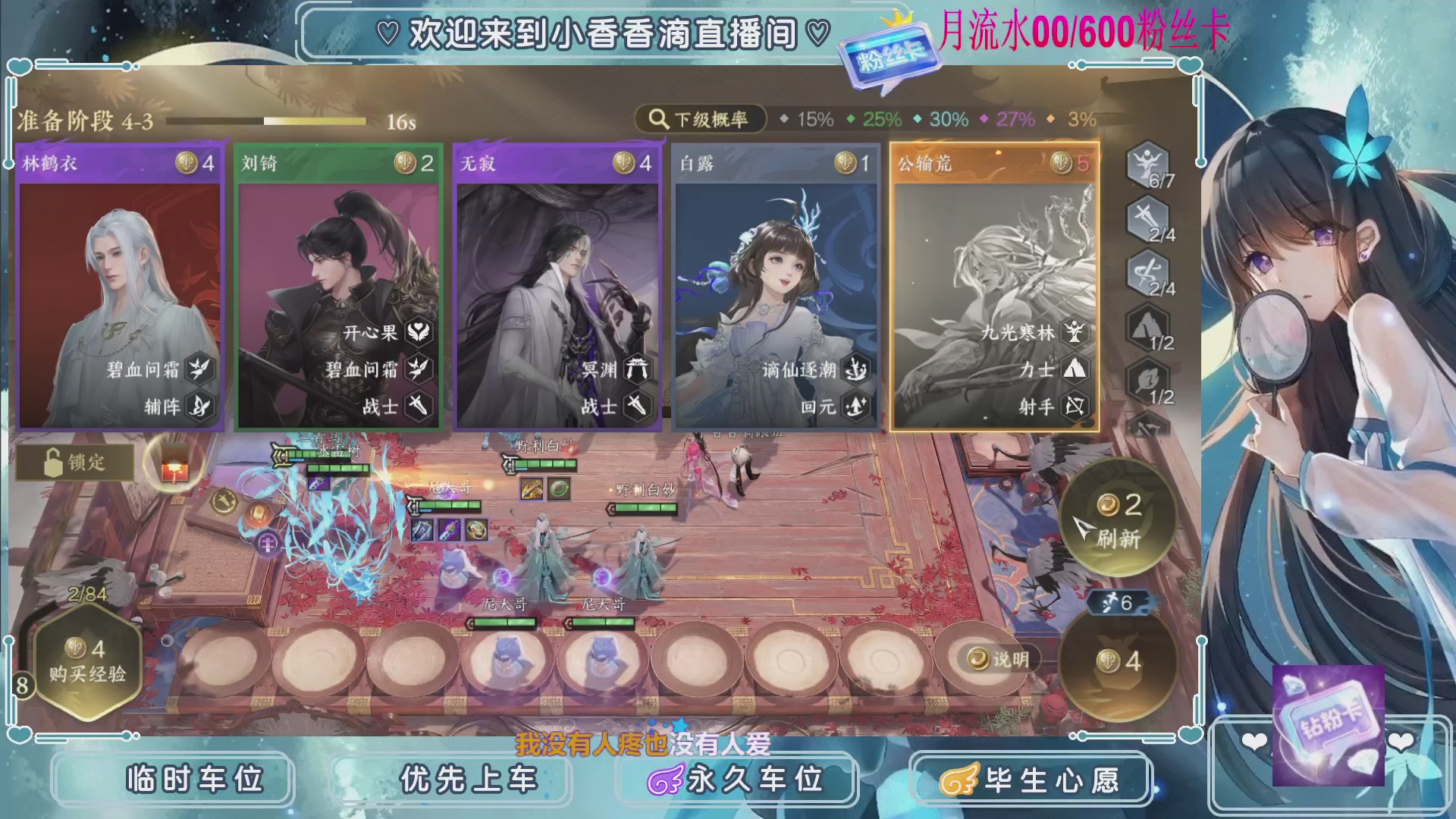Click the 回元 trait icon on 白露's card
1456x819 pixels.
(855, 406)
